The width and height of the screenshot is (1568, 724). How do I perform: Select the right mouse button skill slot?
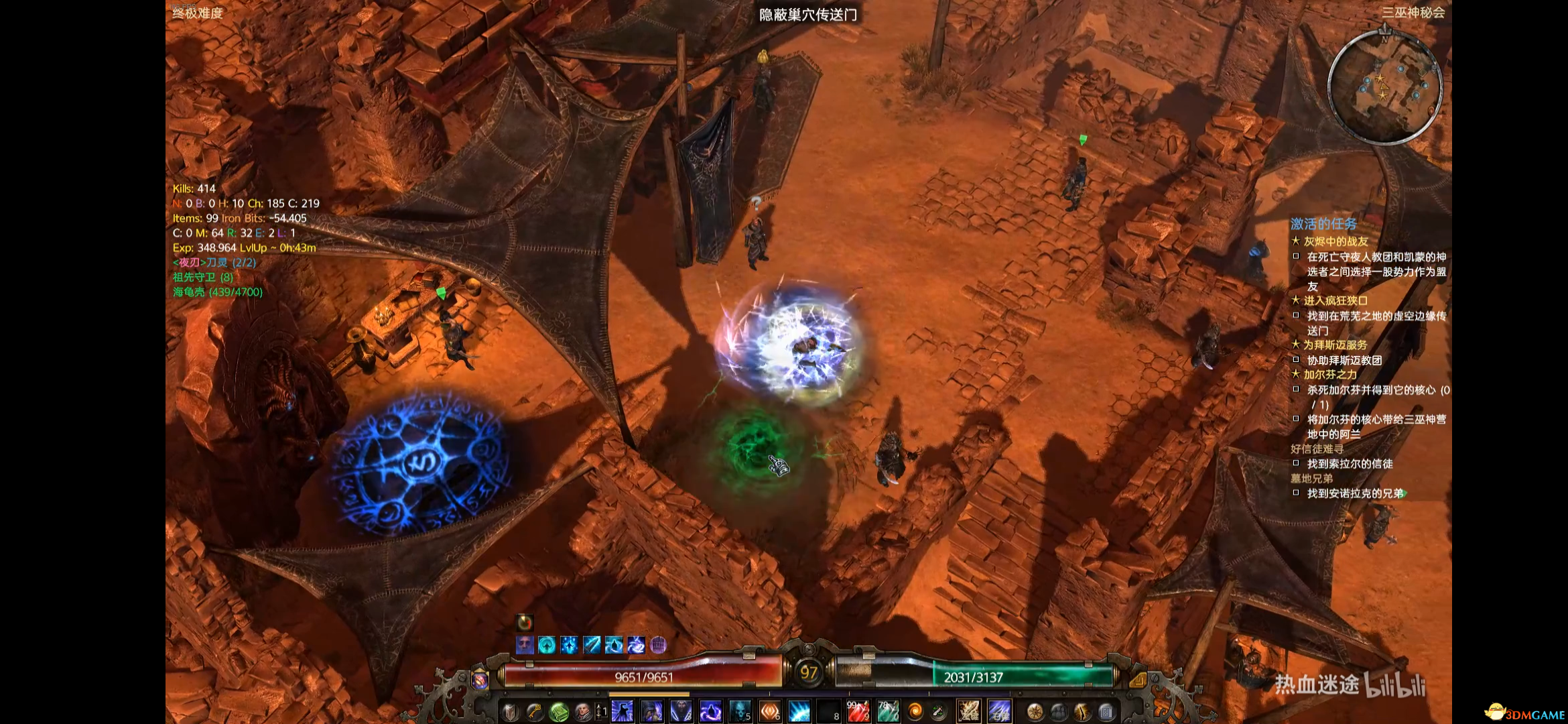click(999, 711)
